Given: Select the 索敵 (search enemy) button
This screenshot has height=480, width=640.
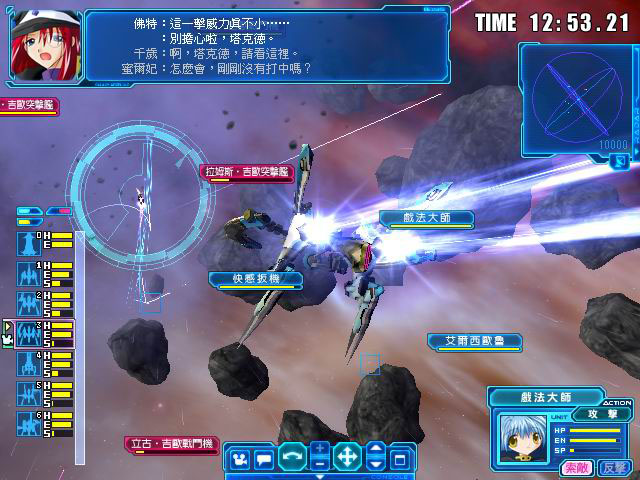Looking at the screenshot, I should point(576,467).
